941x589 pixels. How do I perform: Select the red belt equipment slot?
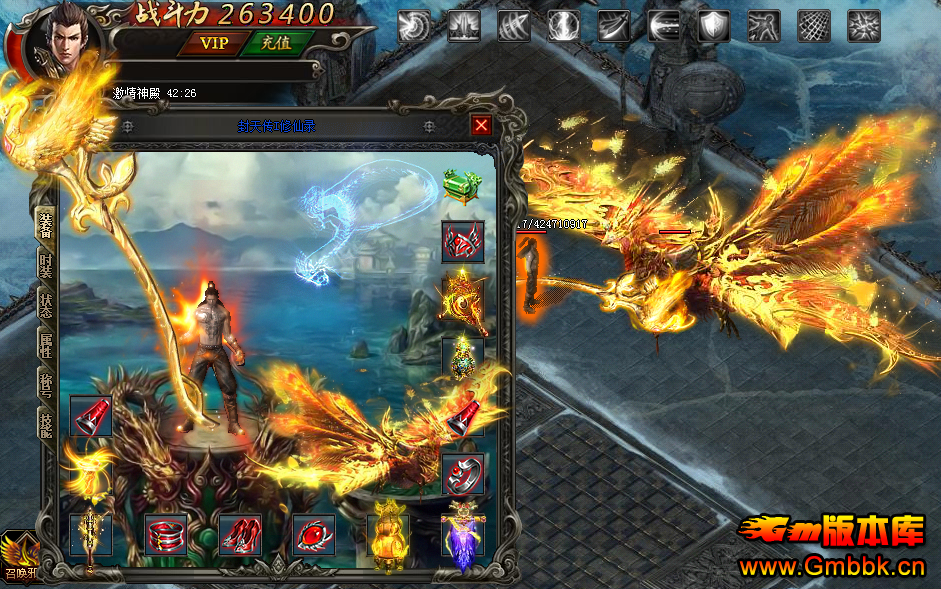(x=166, y=535)
